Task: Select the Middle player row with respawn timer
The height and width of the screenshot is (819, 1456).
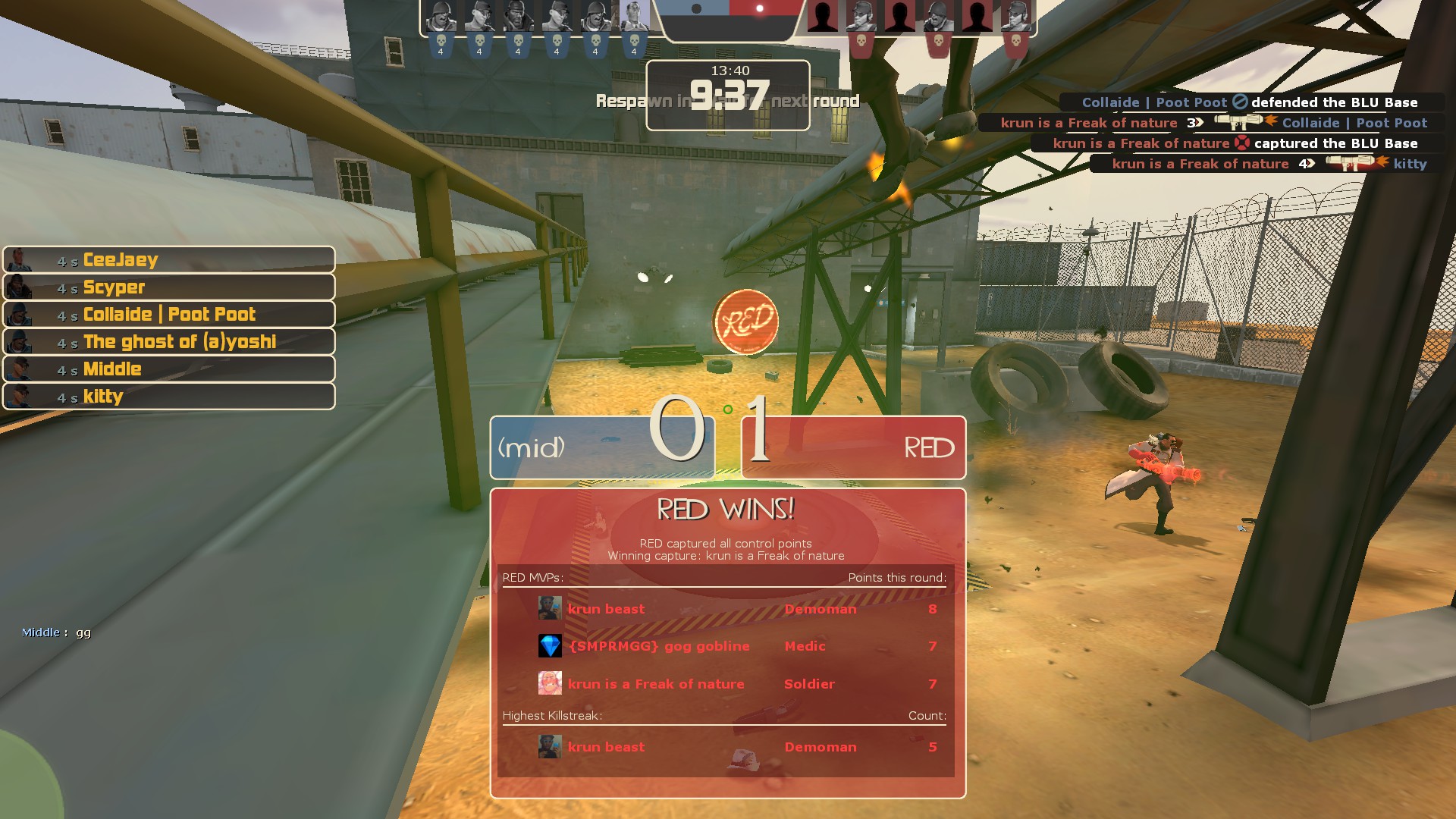Action: coord(168,369)
